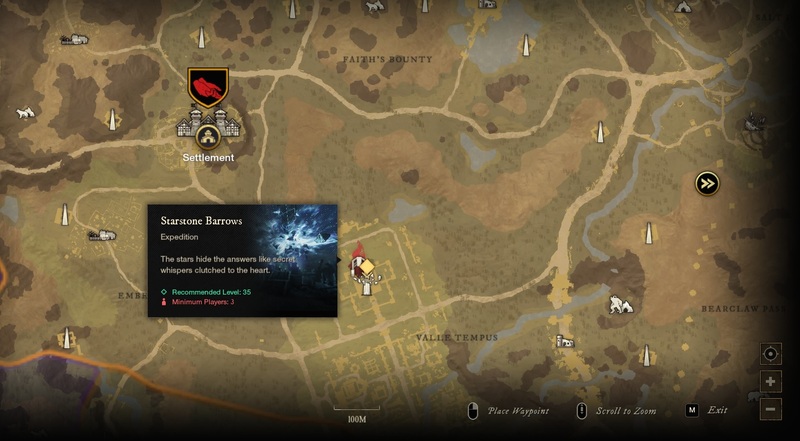Image resolution: width=800 pixels, height=441 pixels.
Task: Recenter the map using the crosshair button
Action: (x=770, y=354)
